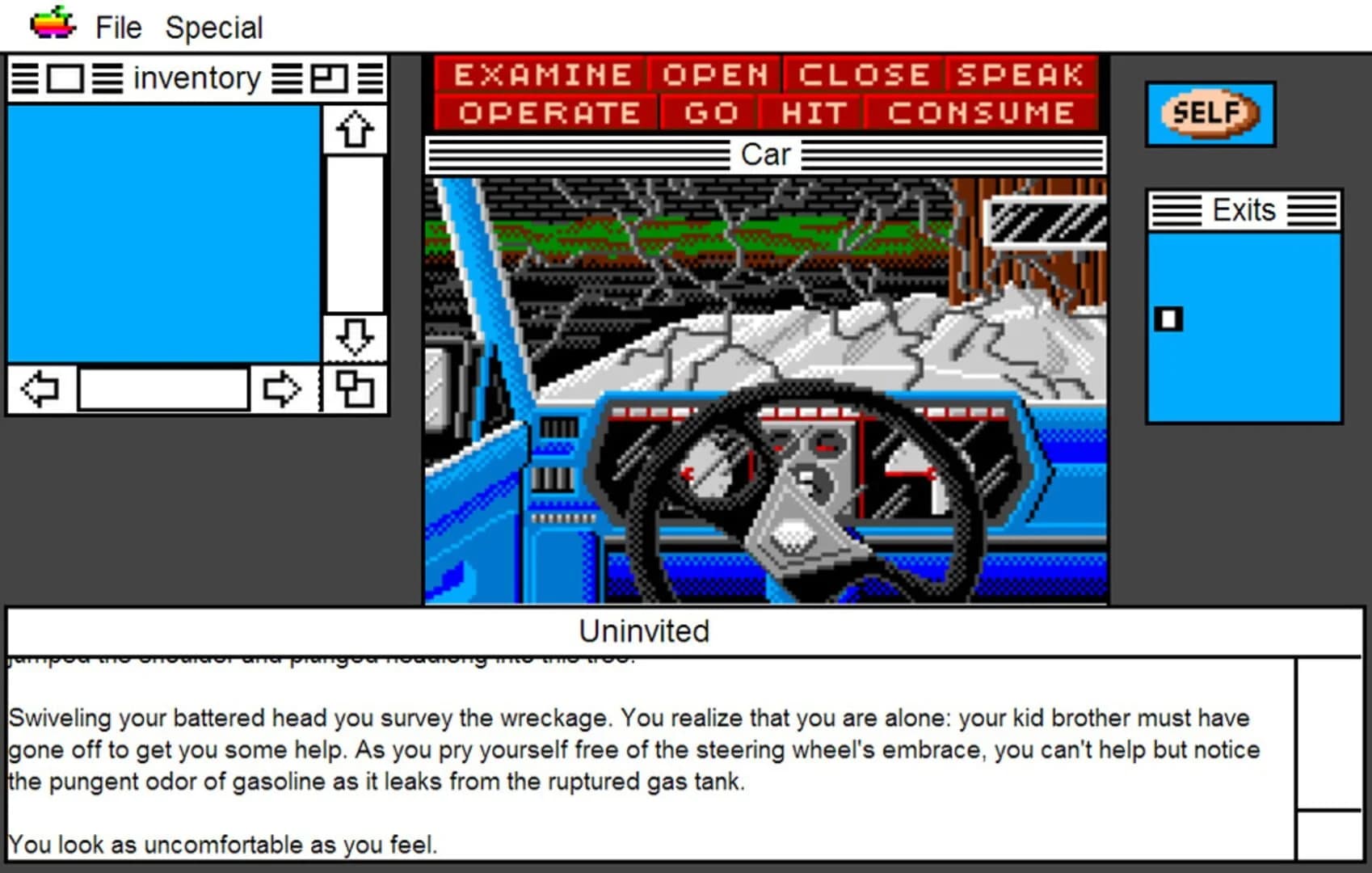
Task: Click the SELF icon
Action: coord(1210,114)
